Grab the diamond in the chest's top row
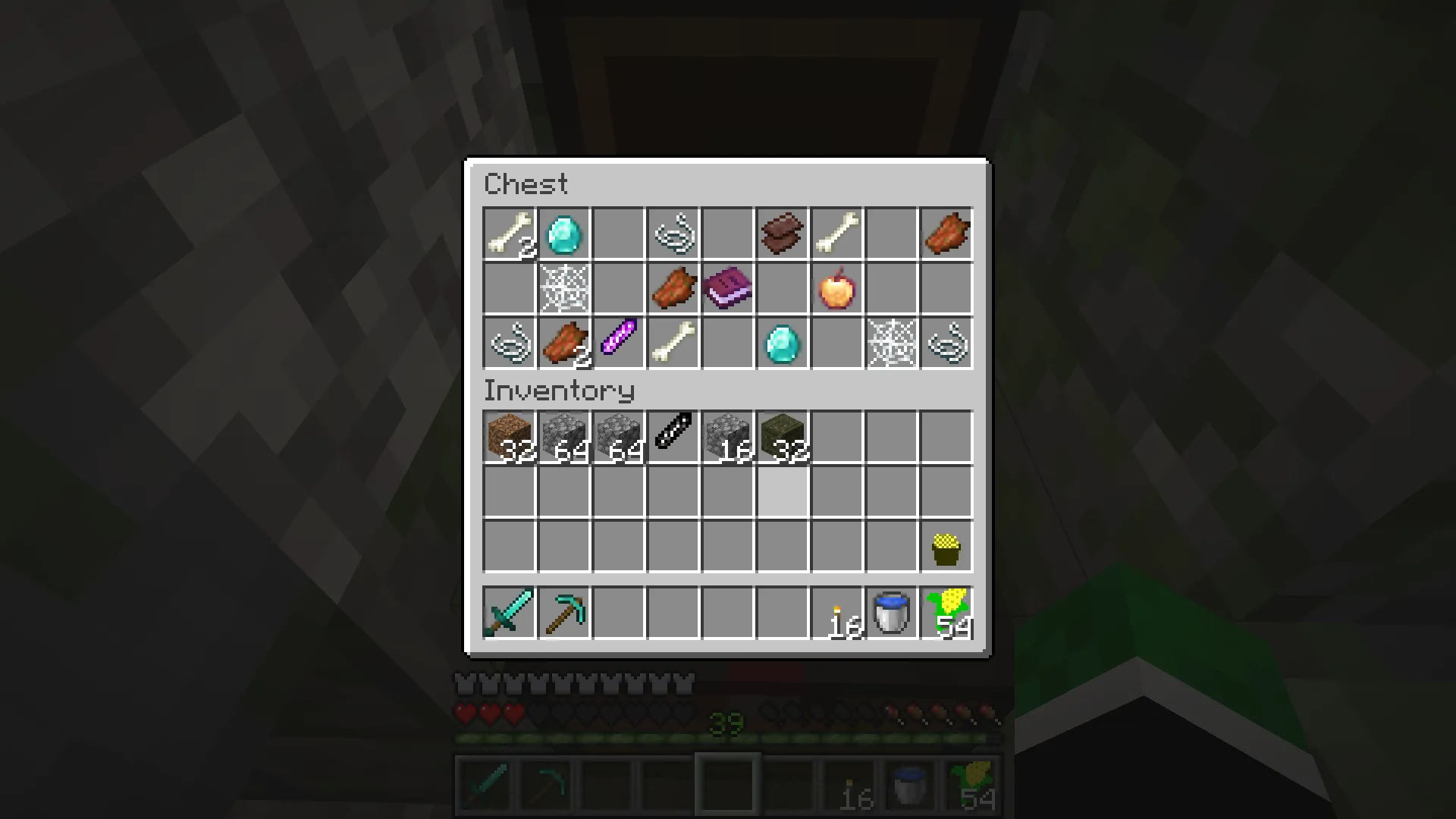This screenshot has height=819, width=1456. tap(563, 233)
